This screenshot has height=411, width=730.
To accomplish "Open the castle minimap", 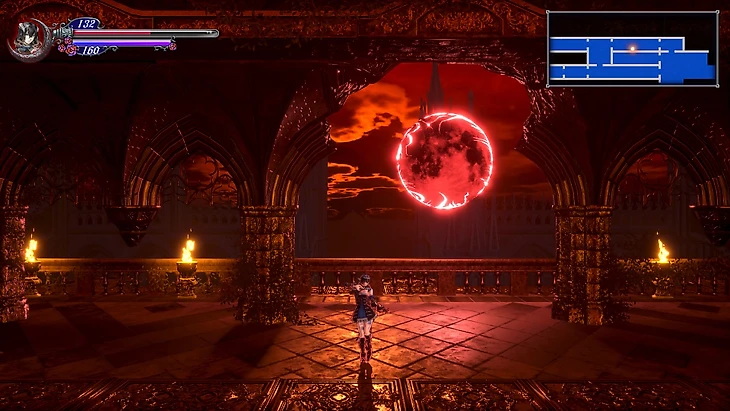I will click(x=632, y=49).
